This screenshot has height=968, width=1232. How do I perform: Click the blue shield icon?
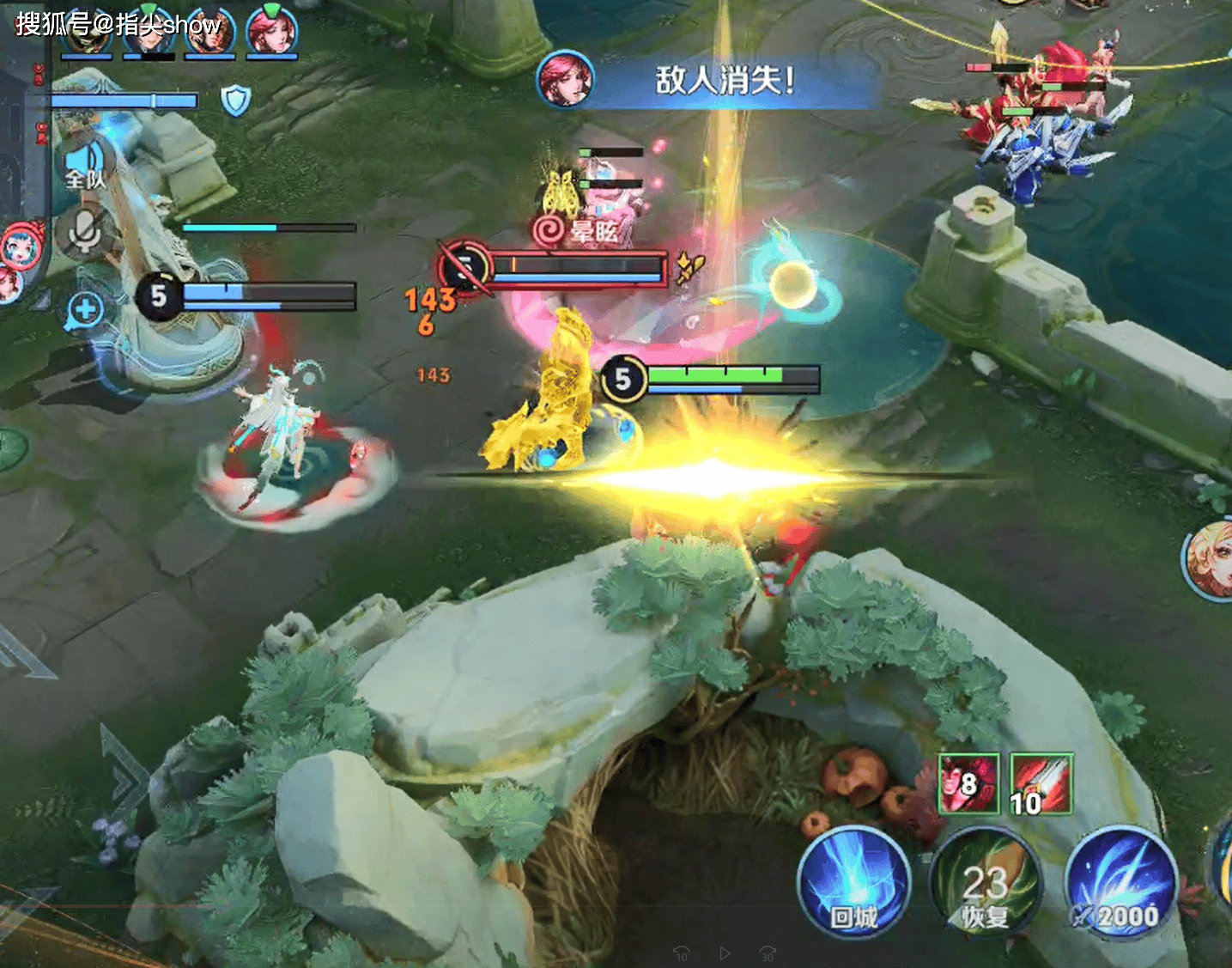click(x=235, y=100)
